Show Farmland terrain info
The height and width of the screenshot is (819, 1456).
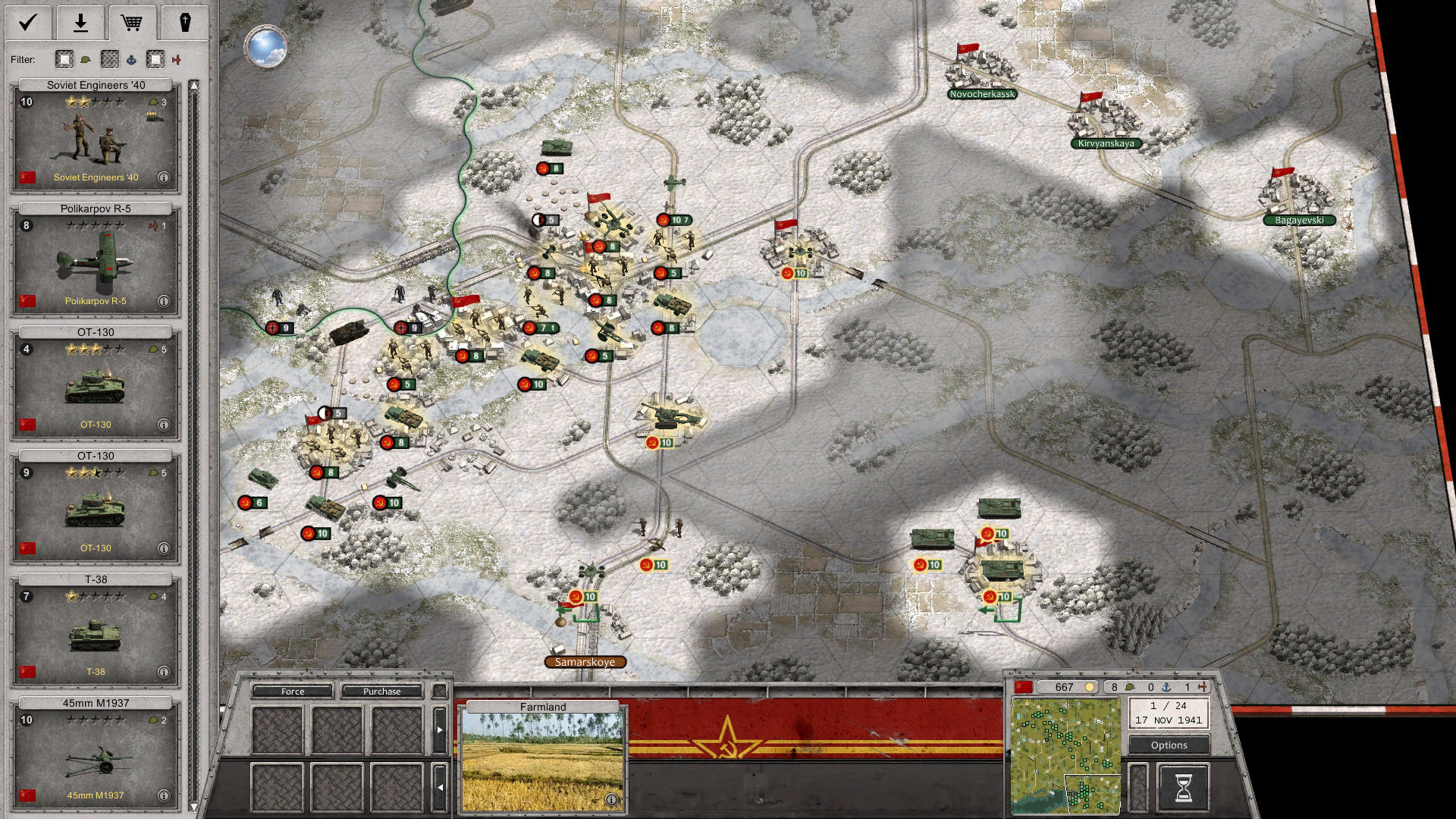(611, 799)
